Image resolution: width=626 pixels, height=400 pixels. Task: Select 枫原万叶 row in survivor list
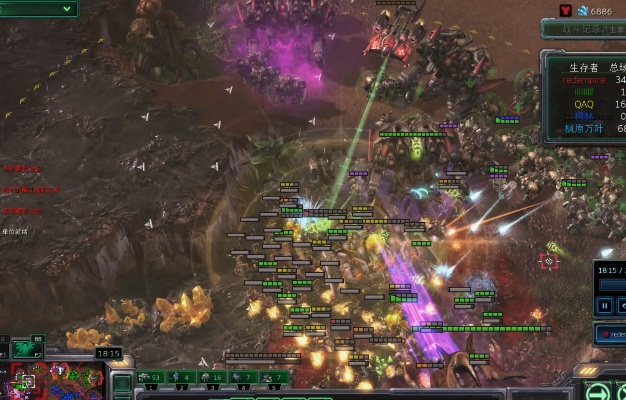coord(590,128)
